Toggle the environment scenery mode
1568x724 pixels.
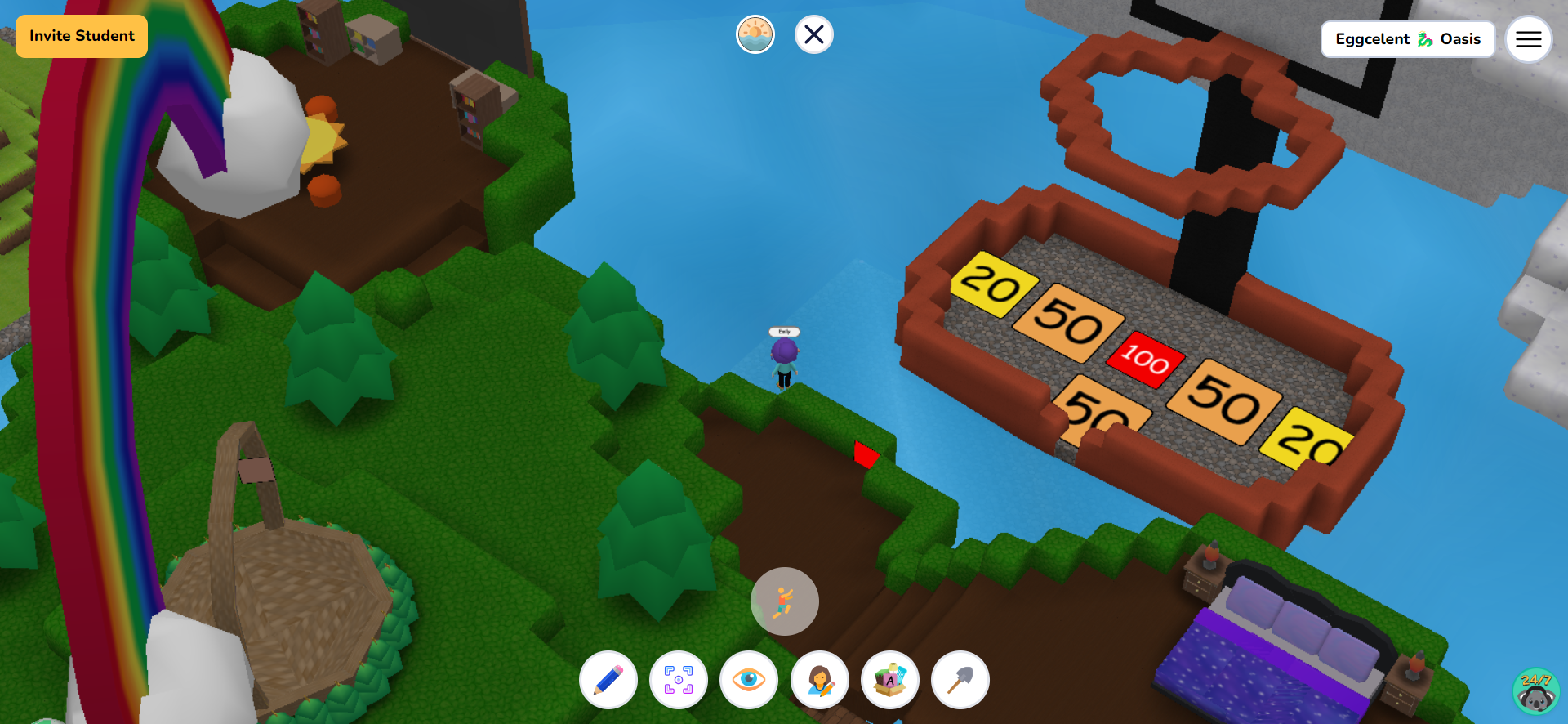click(x=755, y=34)
